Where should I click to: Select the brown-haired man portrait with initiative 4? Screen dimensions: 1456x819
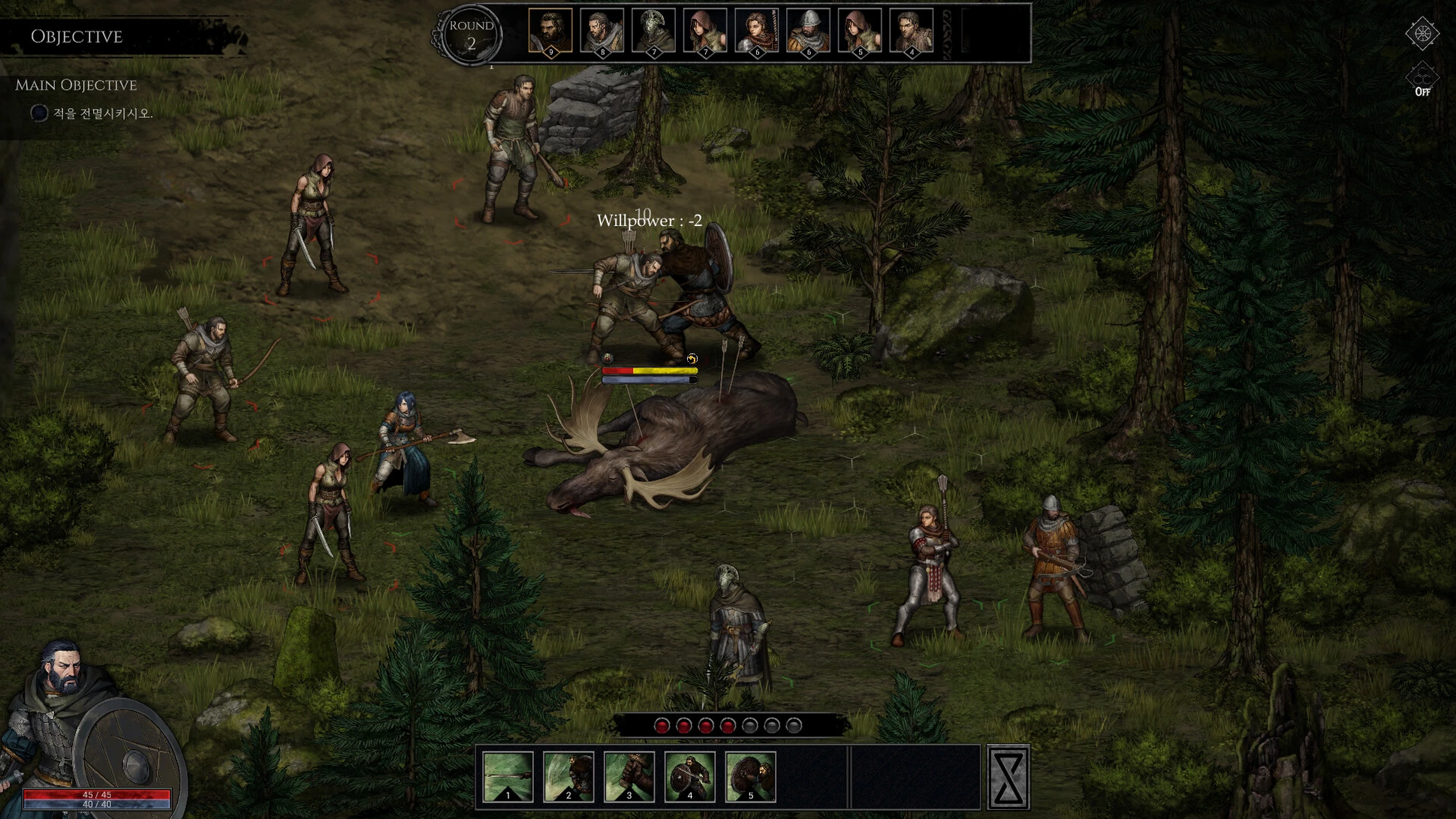point(911,31)
